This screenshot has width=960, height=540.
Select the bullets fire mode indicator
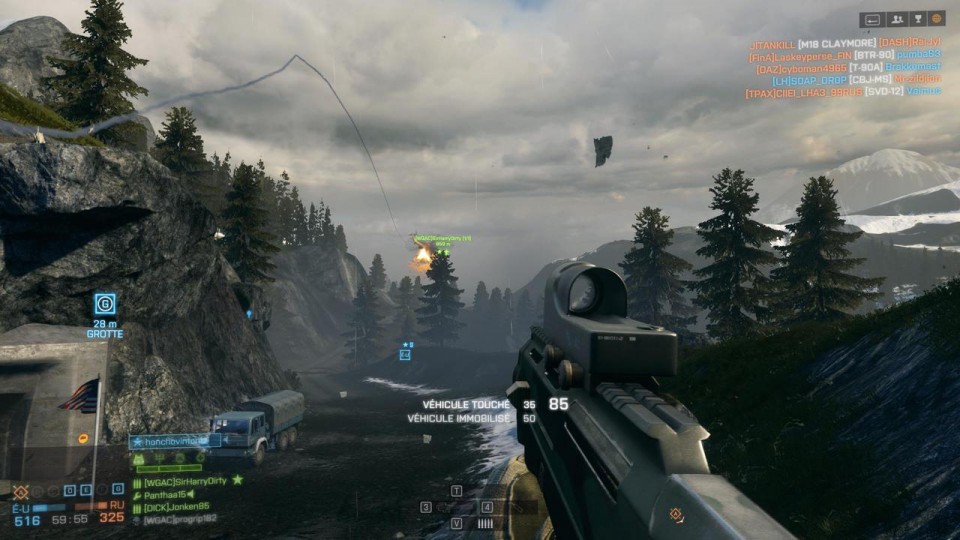click(x=486, y=523)
